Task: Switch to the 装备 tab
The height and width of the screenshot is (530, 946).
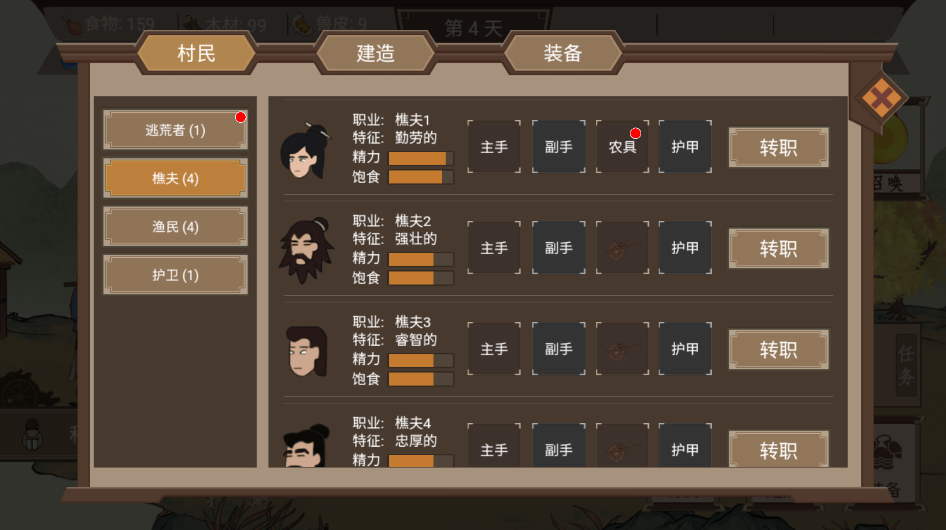Action: (562, 53)
